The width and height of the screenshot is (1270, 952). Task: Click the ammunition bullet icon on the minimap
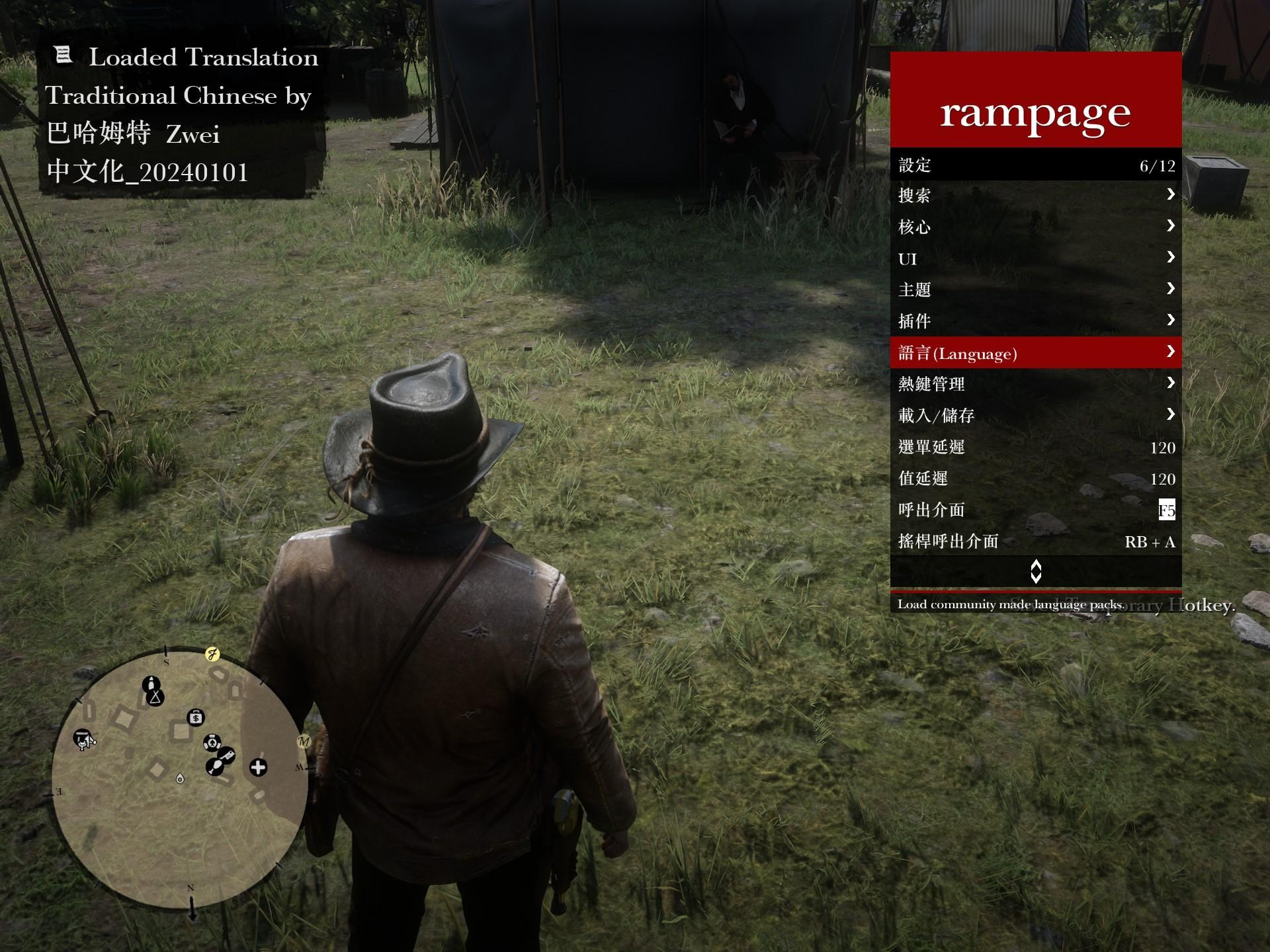(x=151, y=684)
